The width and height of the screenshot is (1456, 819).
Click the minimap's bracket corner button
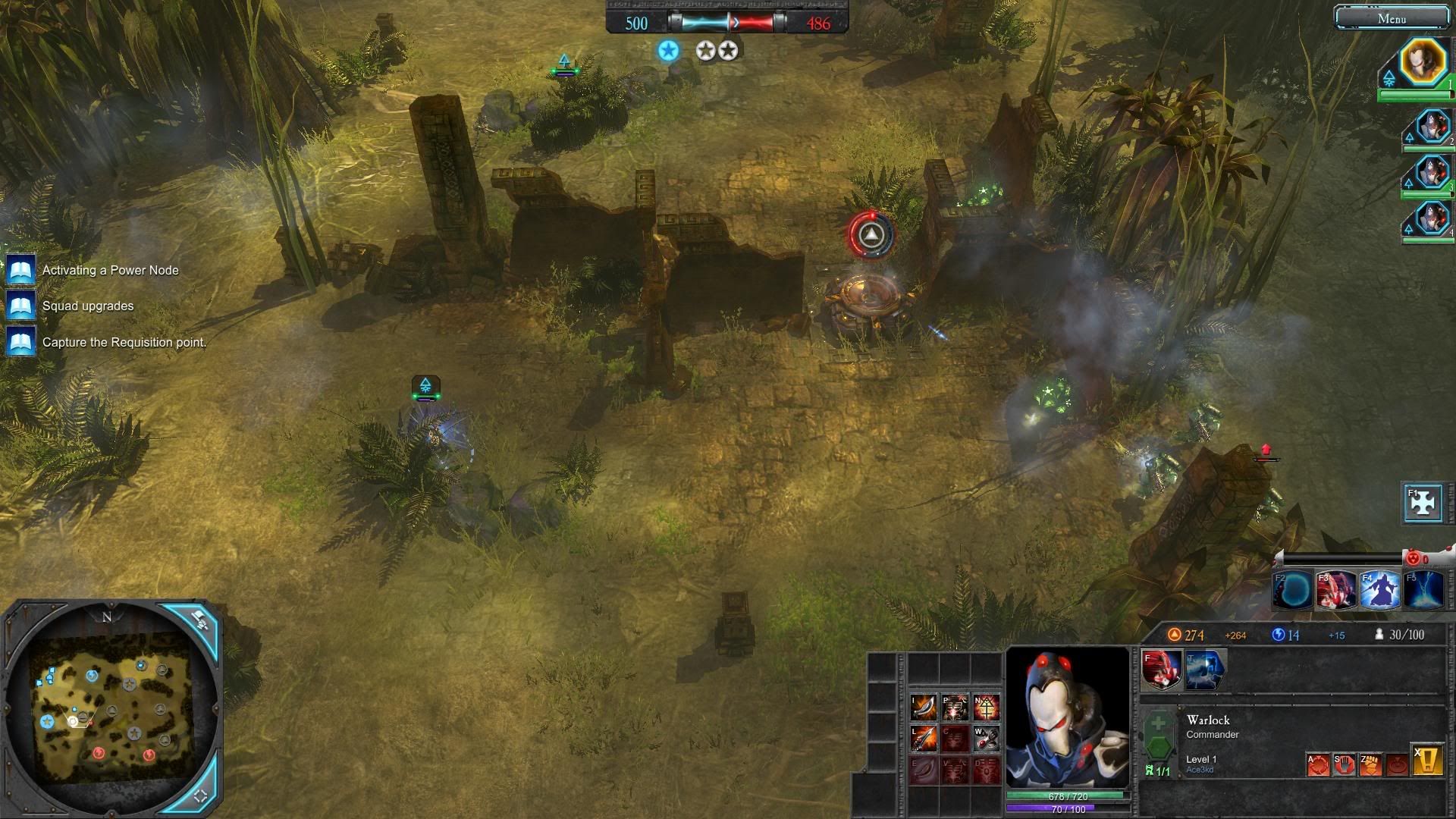[201, 795]
